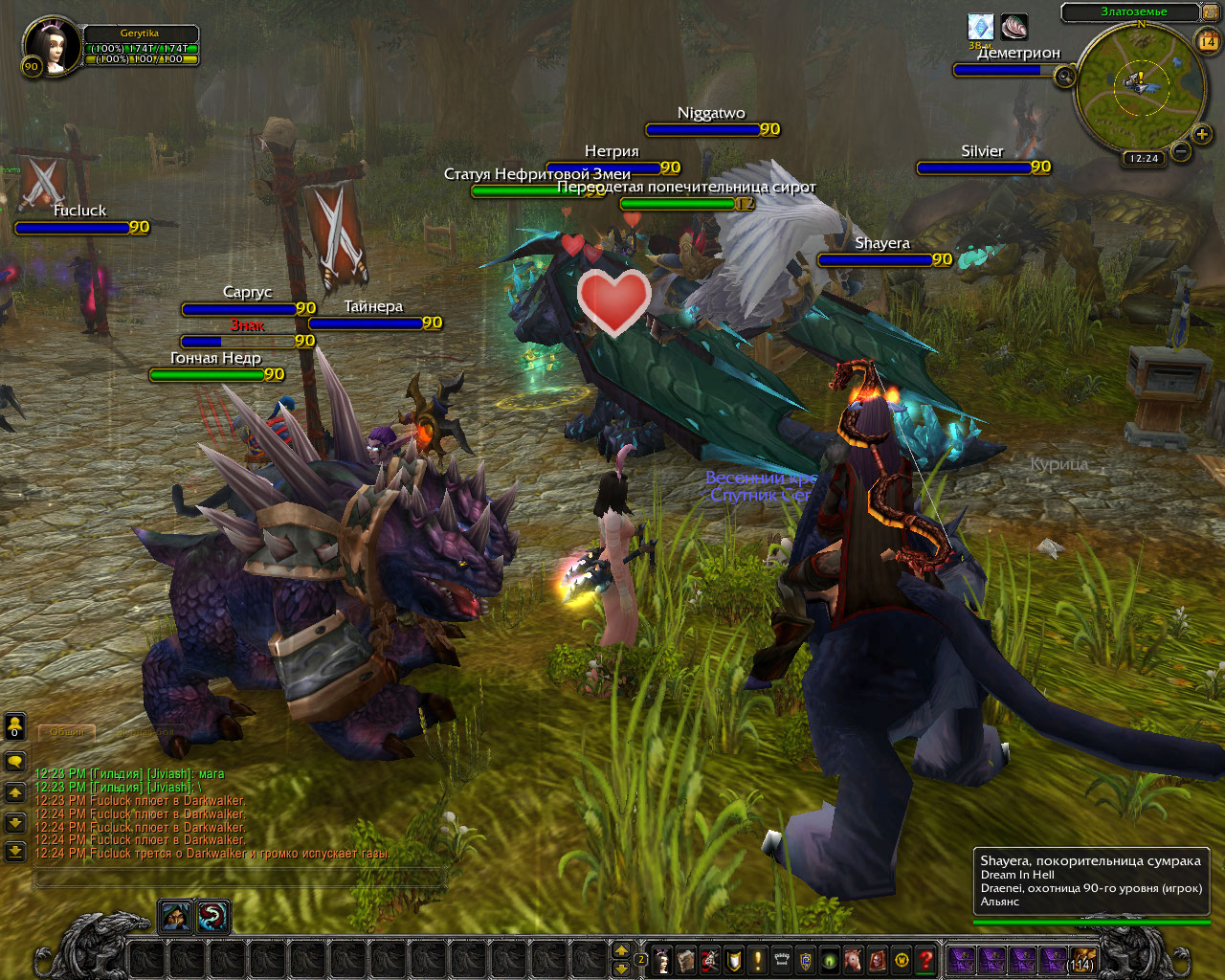The image size is (1225, 980).
Task: Open the world map button beside Златоземье
Action: (1210, 11)
